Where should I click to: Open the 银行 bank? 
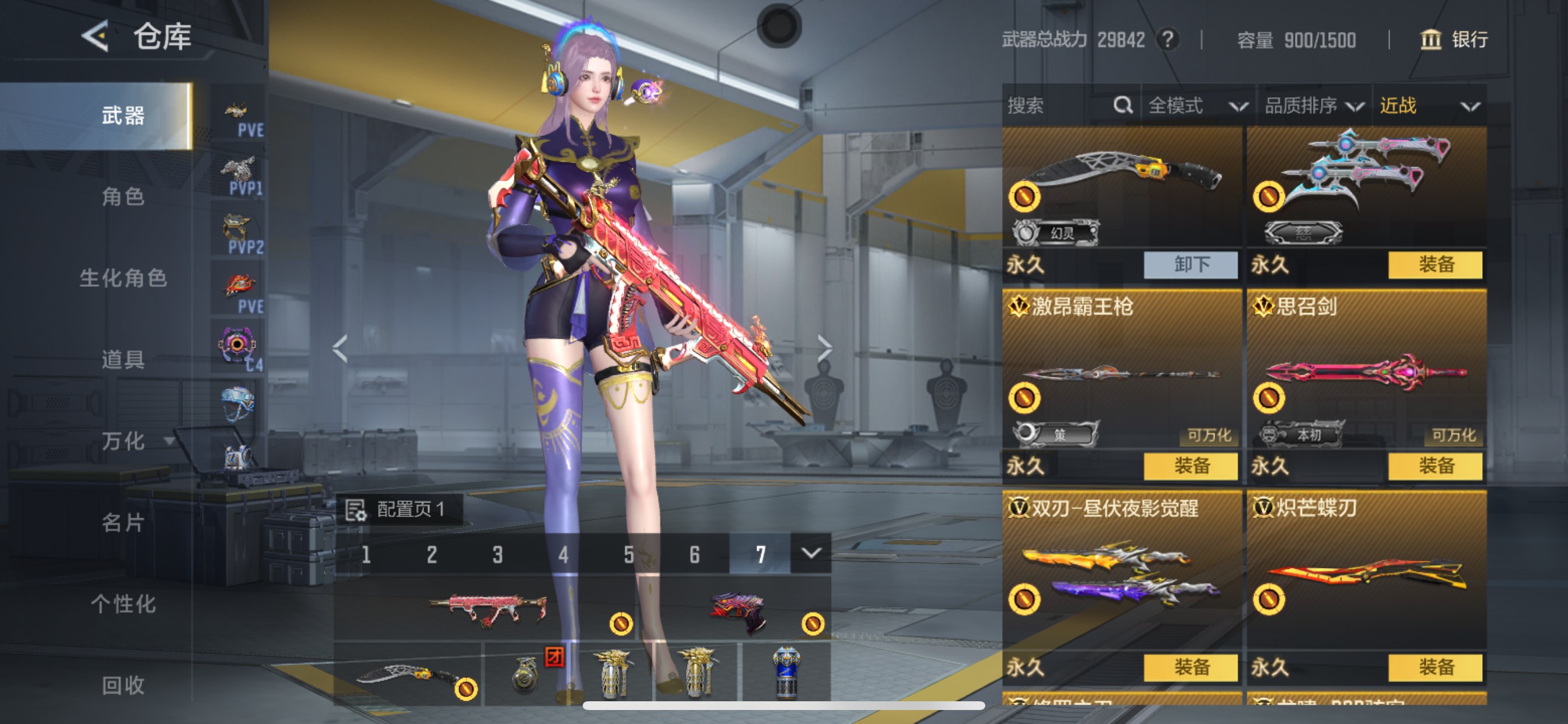point(1455,40)
